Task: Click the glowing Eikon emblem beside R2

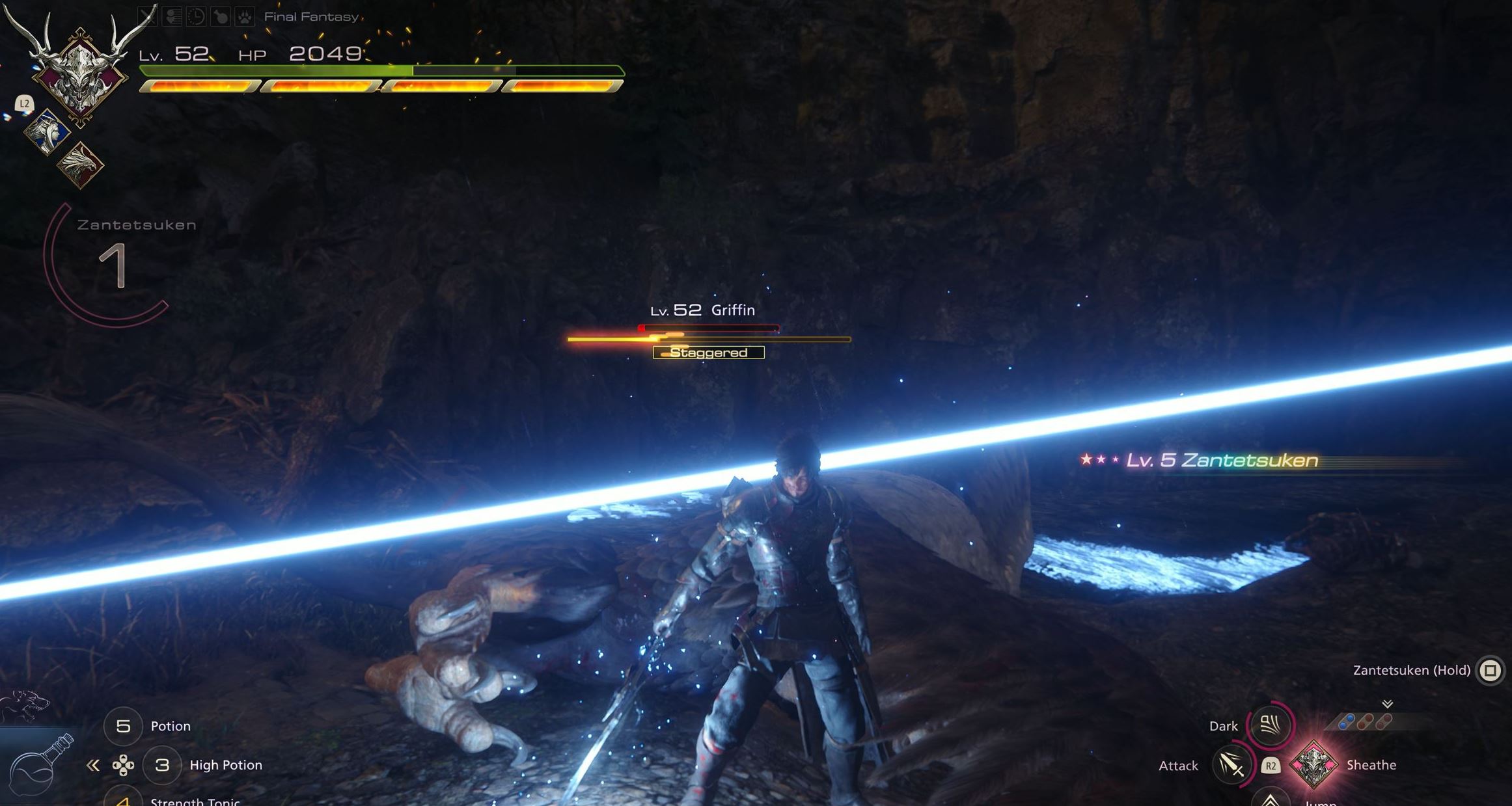Action: (1315, 766)
